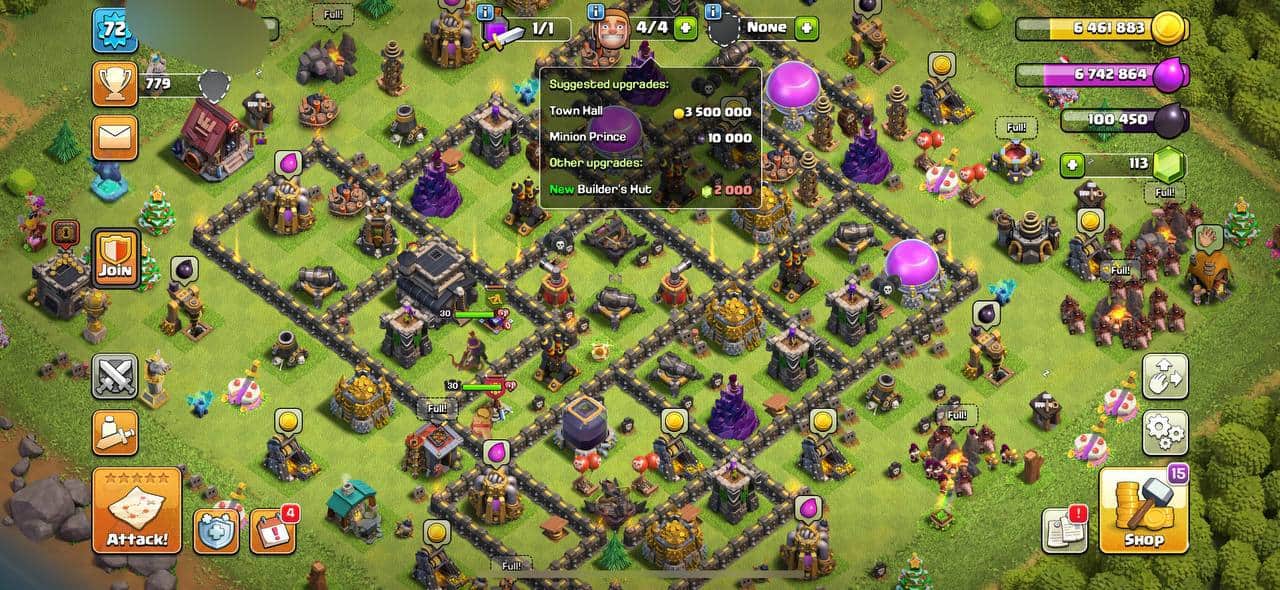Open the blue shield-plus icon by Attack
Viewport: 1280px width, 590px height.
tap(215, 530)
